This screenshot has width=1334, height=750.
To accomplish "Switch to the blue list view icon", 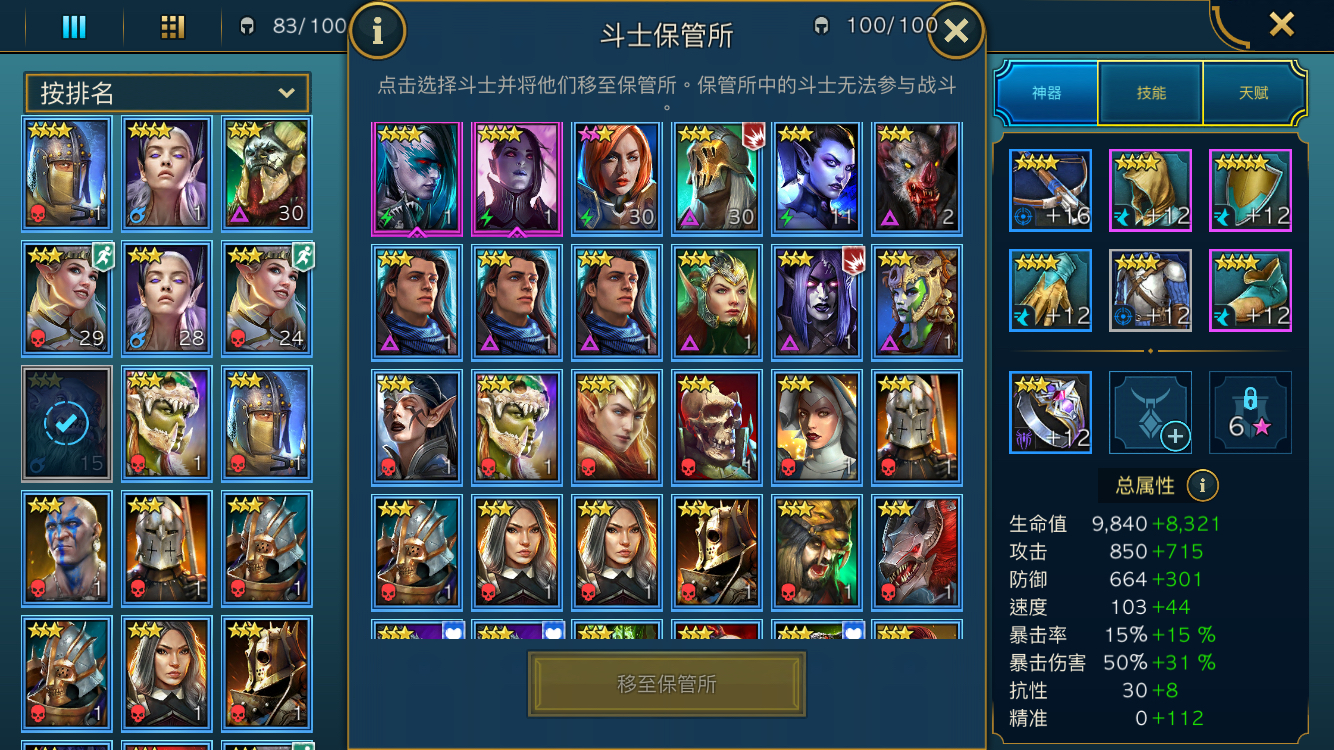I will point(74,27).
